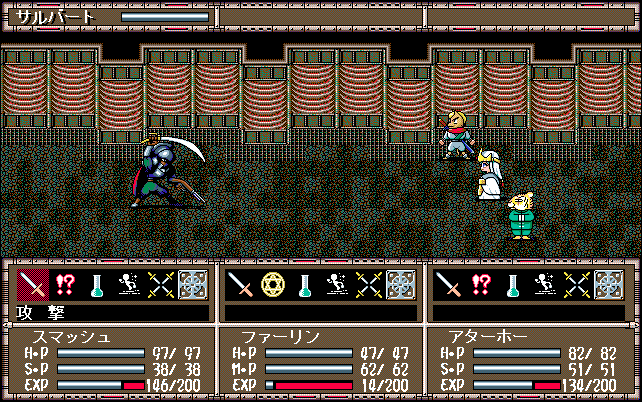
Task: Choose Farlin's crossed swords command
Action: tap(367, 286)
